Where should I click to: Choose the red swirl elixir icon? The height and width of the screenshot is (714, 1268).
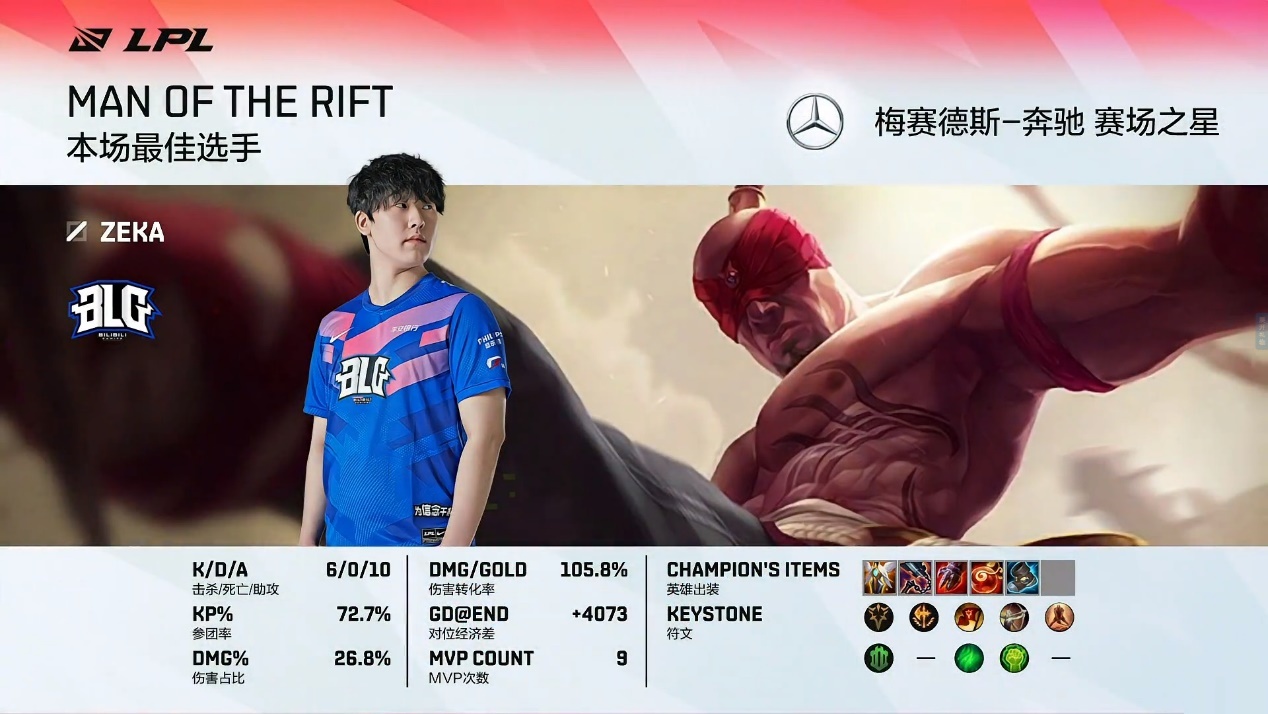click(987, 578)
